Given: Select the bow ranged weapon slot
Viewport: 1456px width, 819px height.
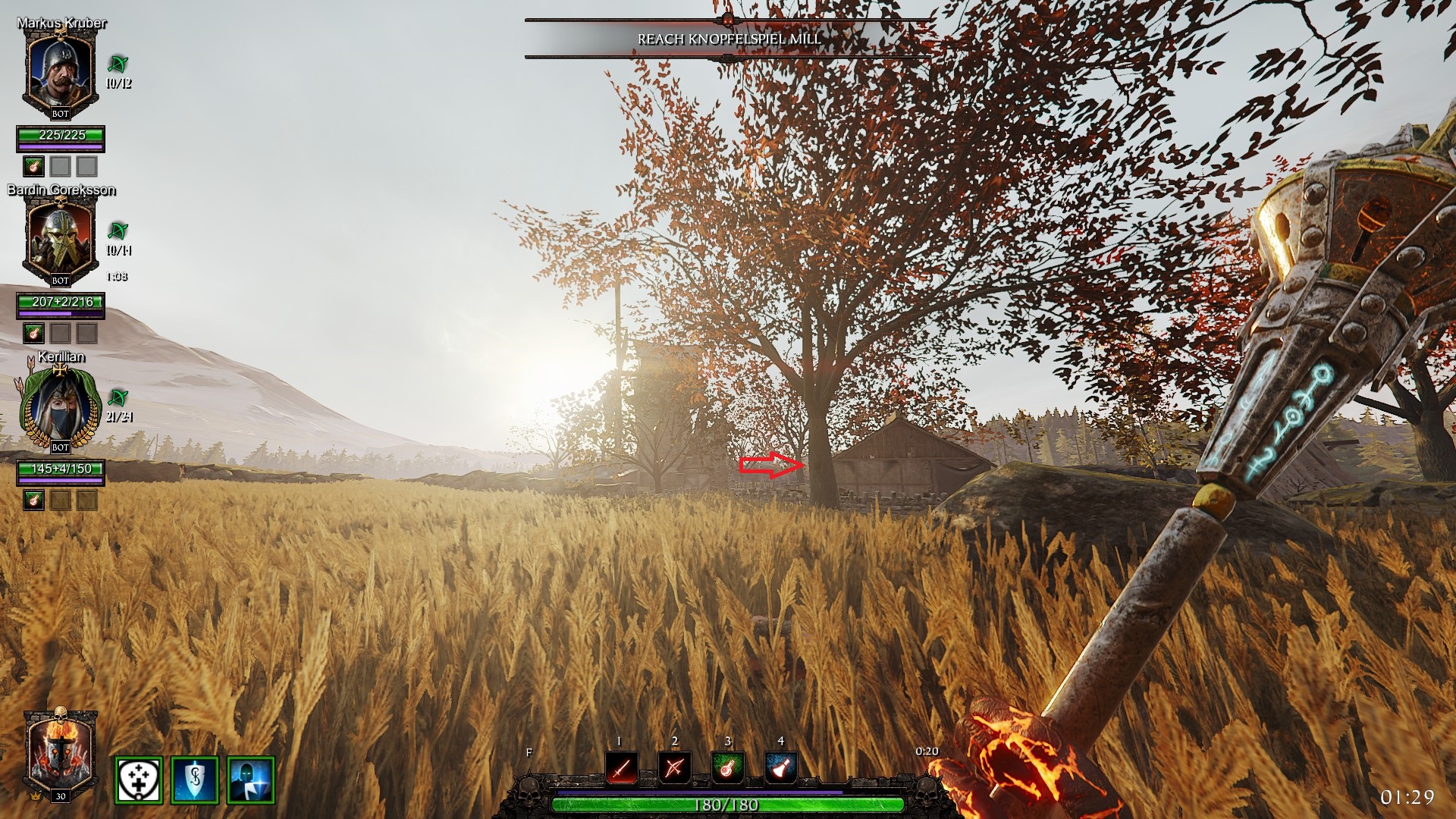Looking at the screenshot, I should (x=674, y=769).
